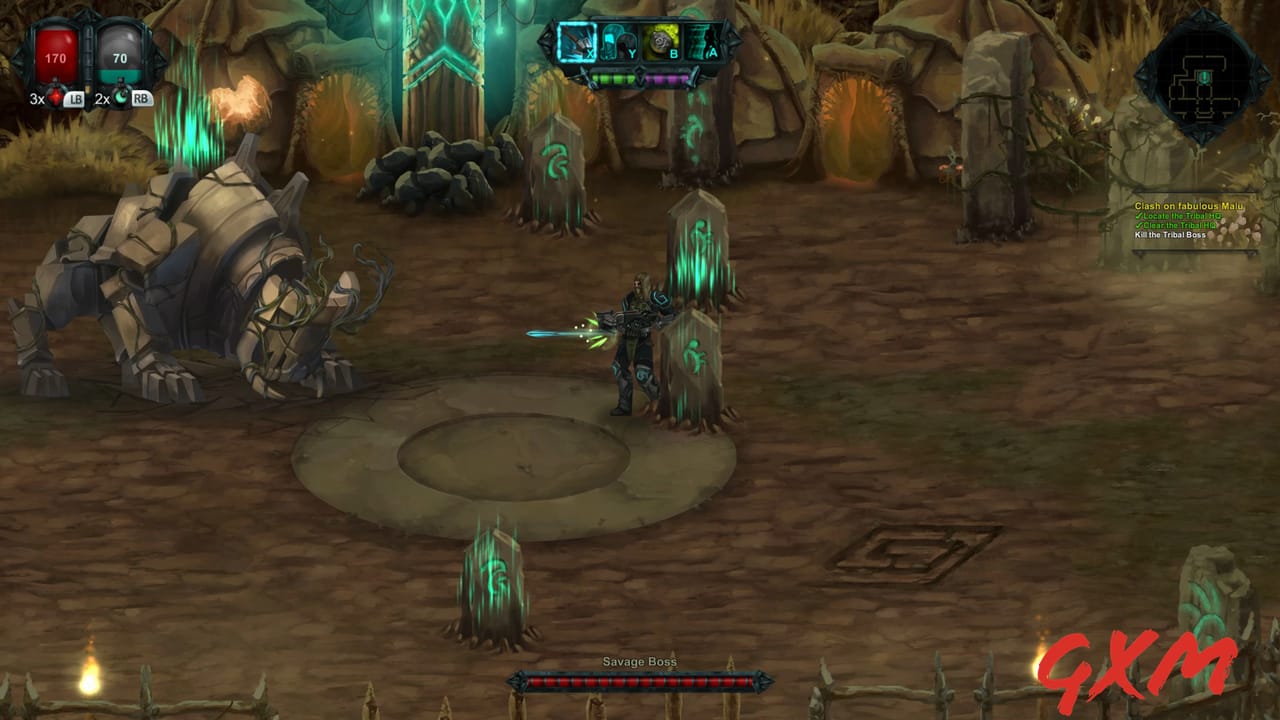
Task: Click the RB button prompt label
Action: point(142,99)
